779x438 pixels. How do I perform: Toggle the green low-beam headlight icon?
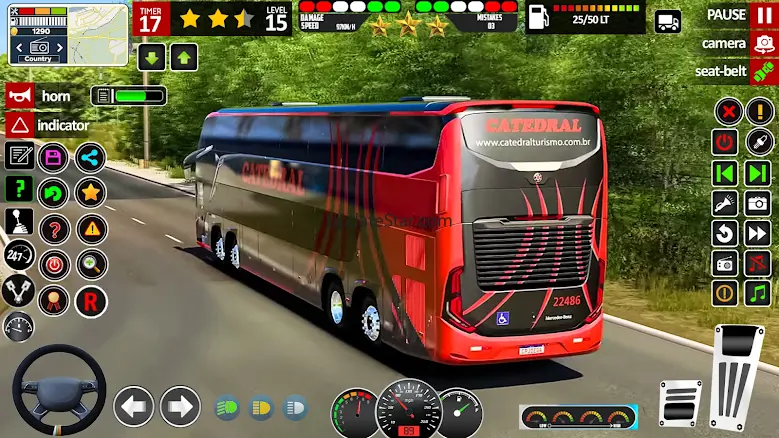pyautogui.click(x=227, y=408)
